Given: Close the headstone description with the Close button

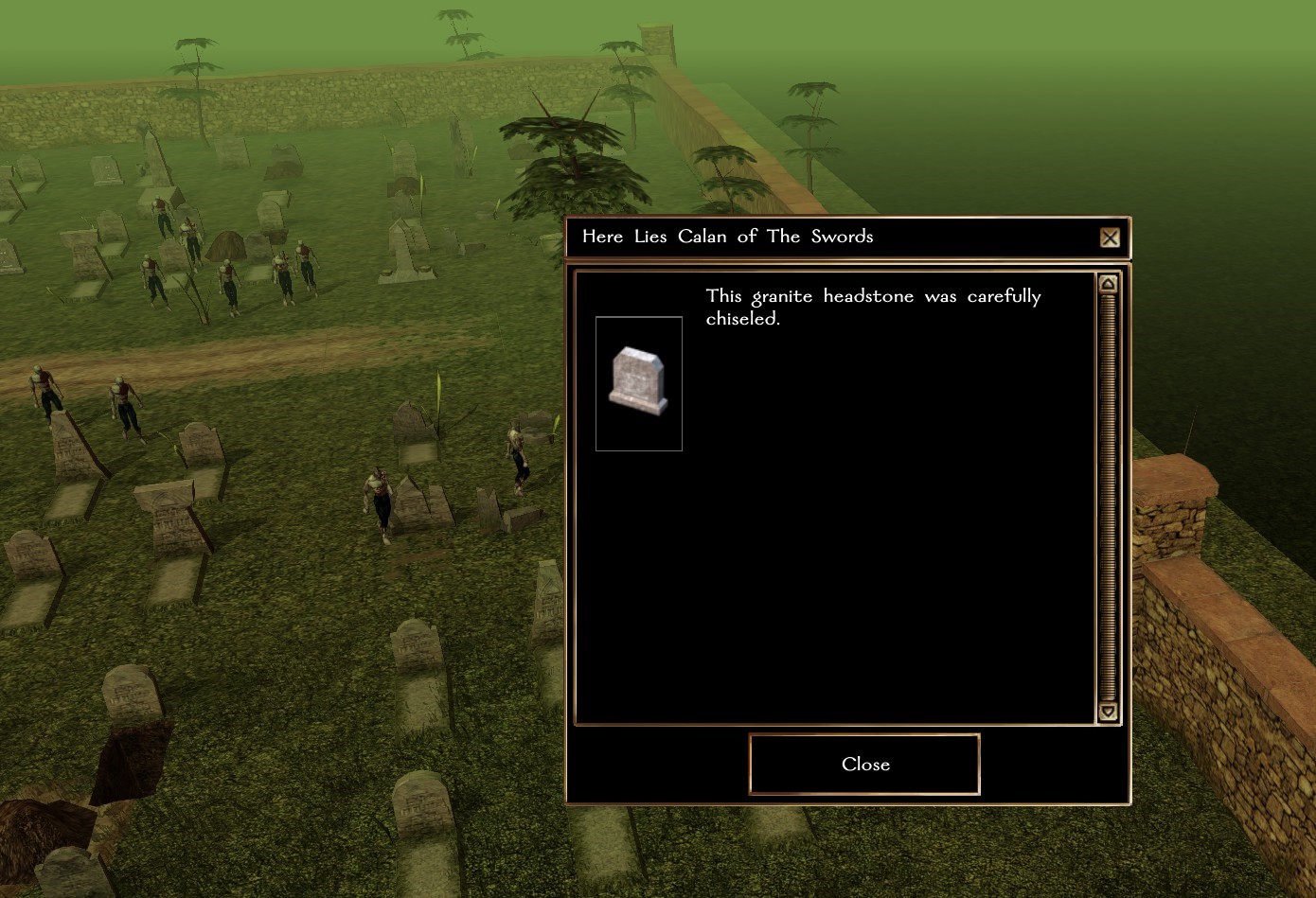Looking at the screenshot, I should (x=864, y=765).
